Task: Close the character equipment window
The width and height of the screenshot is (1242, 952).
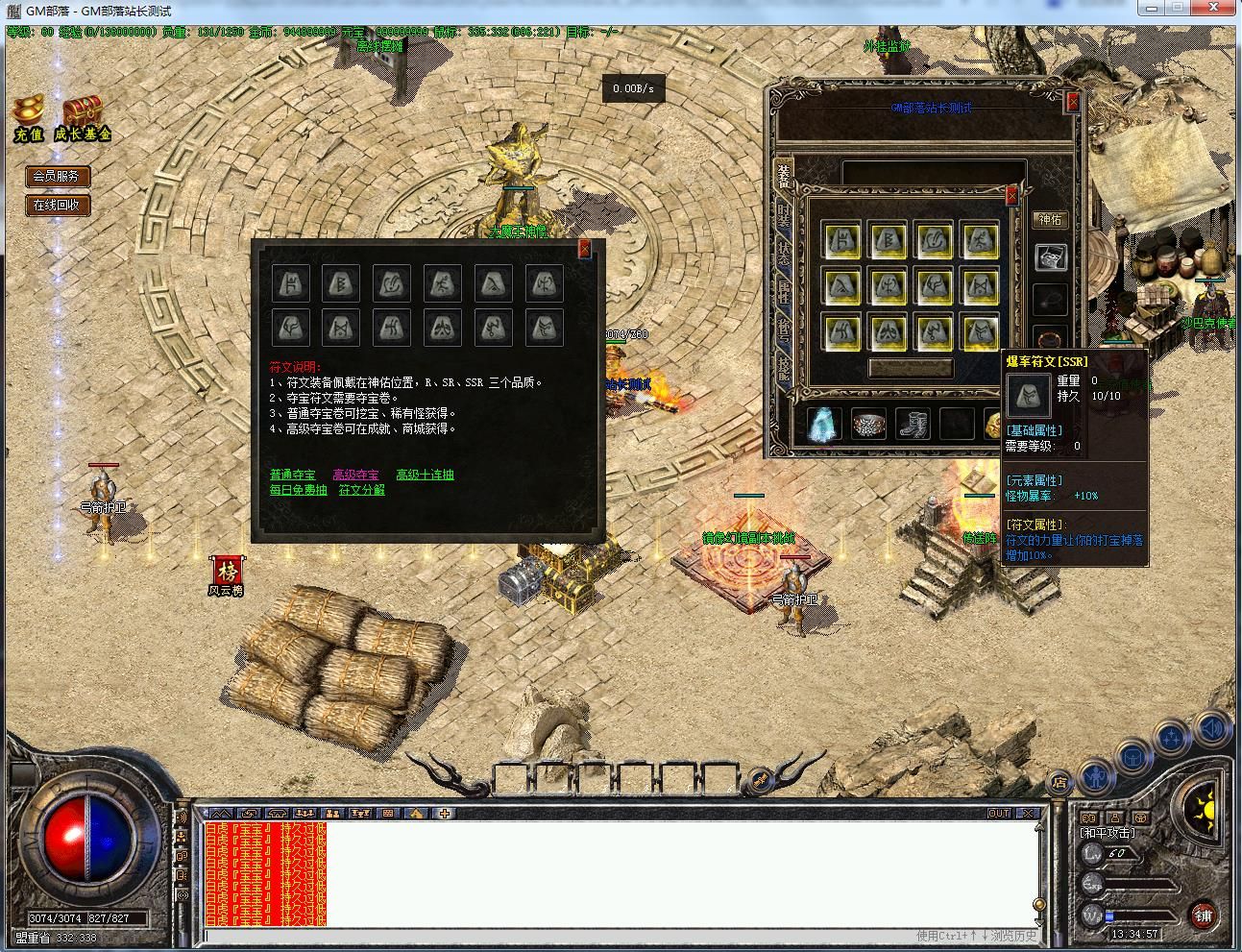Action: tap(1073, 102)
